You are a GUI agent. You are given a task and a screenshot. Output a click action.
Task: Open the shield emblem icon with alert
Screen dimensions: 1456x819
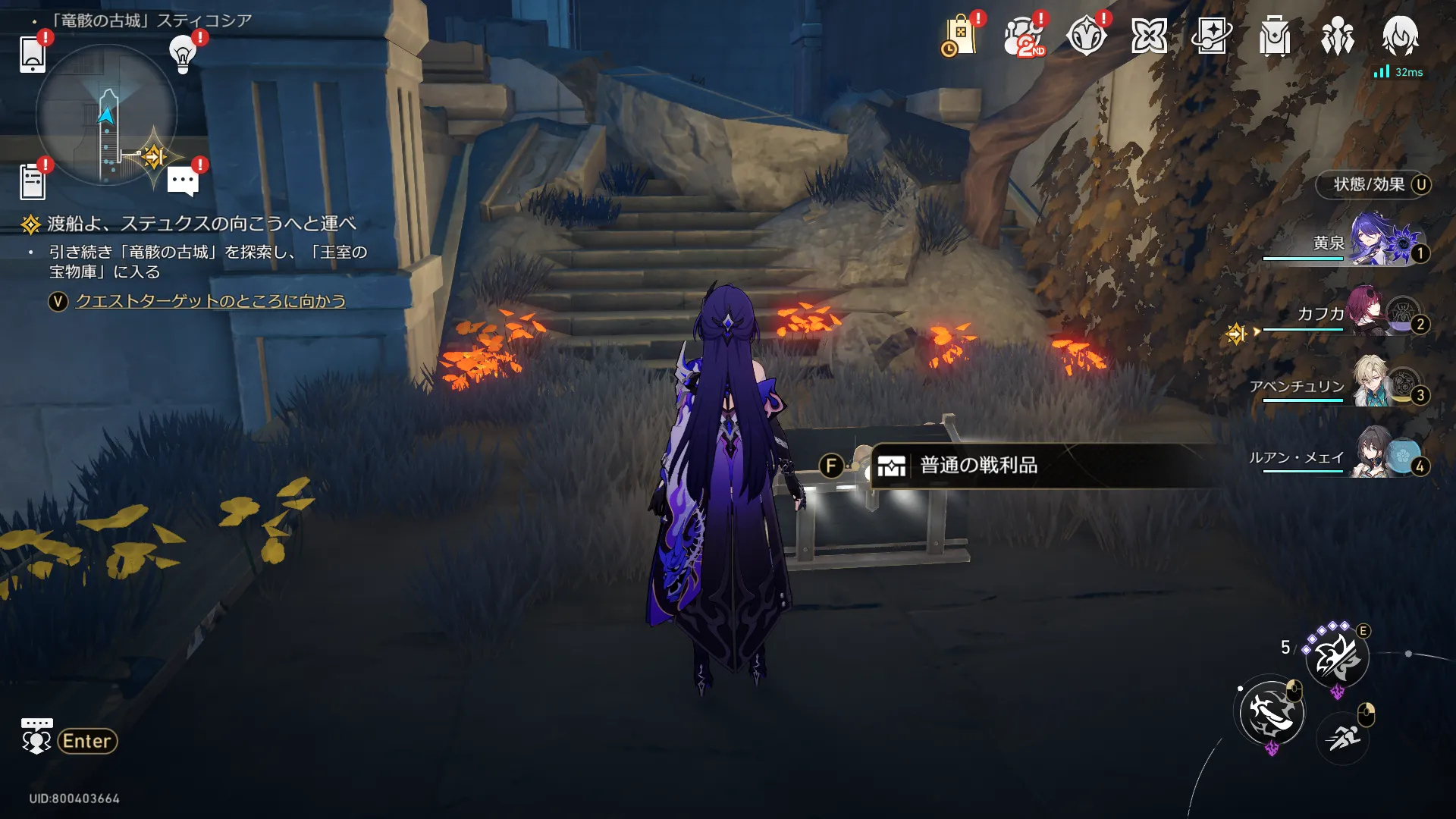coord(1086,36)
